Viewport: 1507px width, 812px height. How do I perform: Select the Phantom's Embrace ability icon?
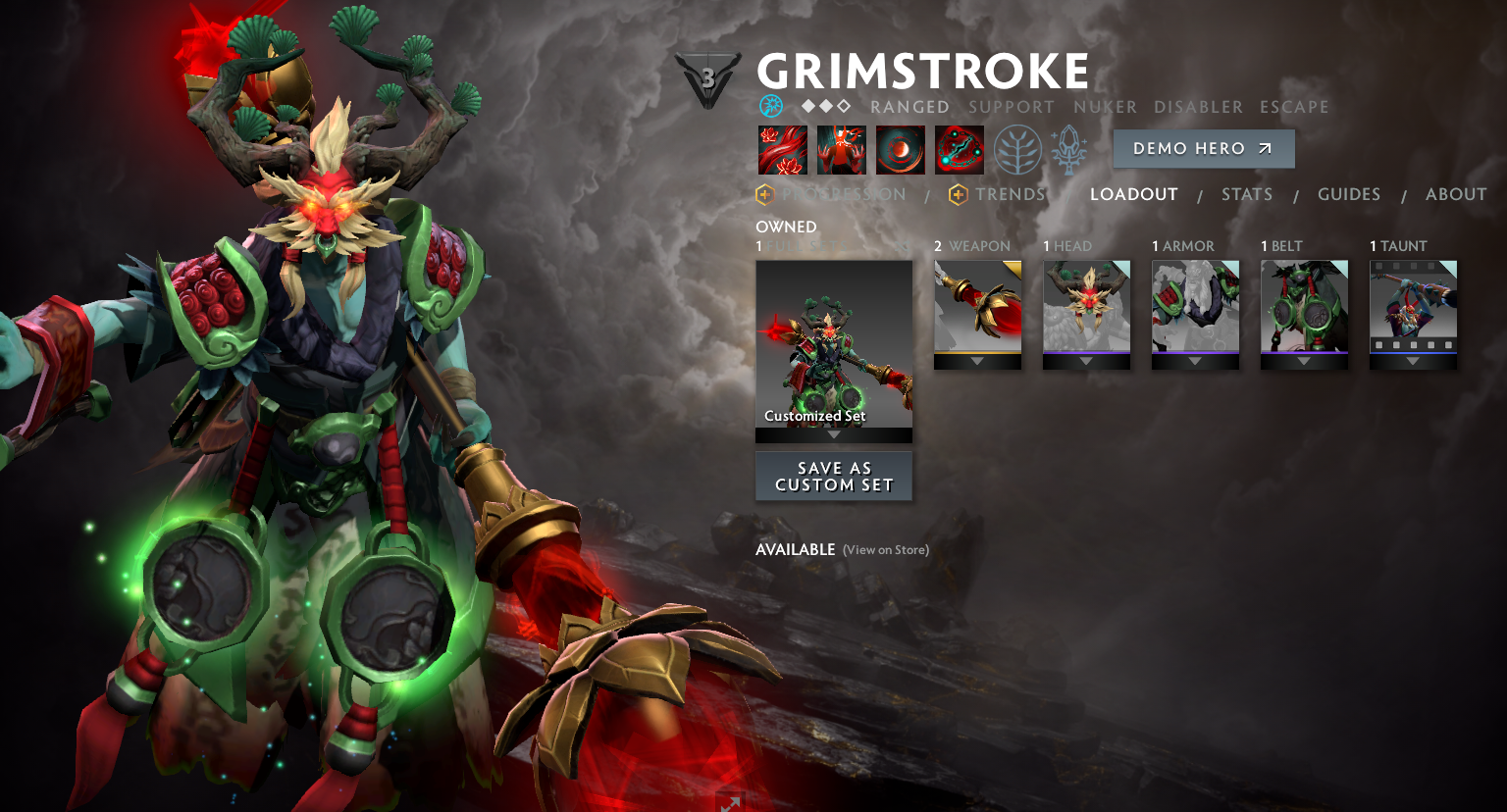click(x=841, y=150)
